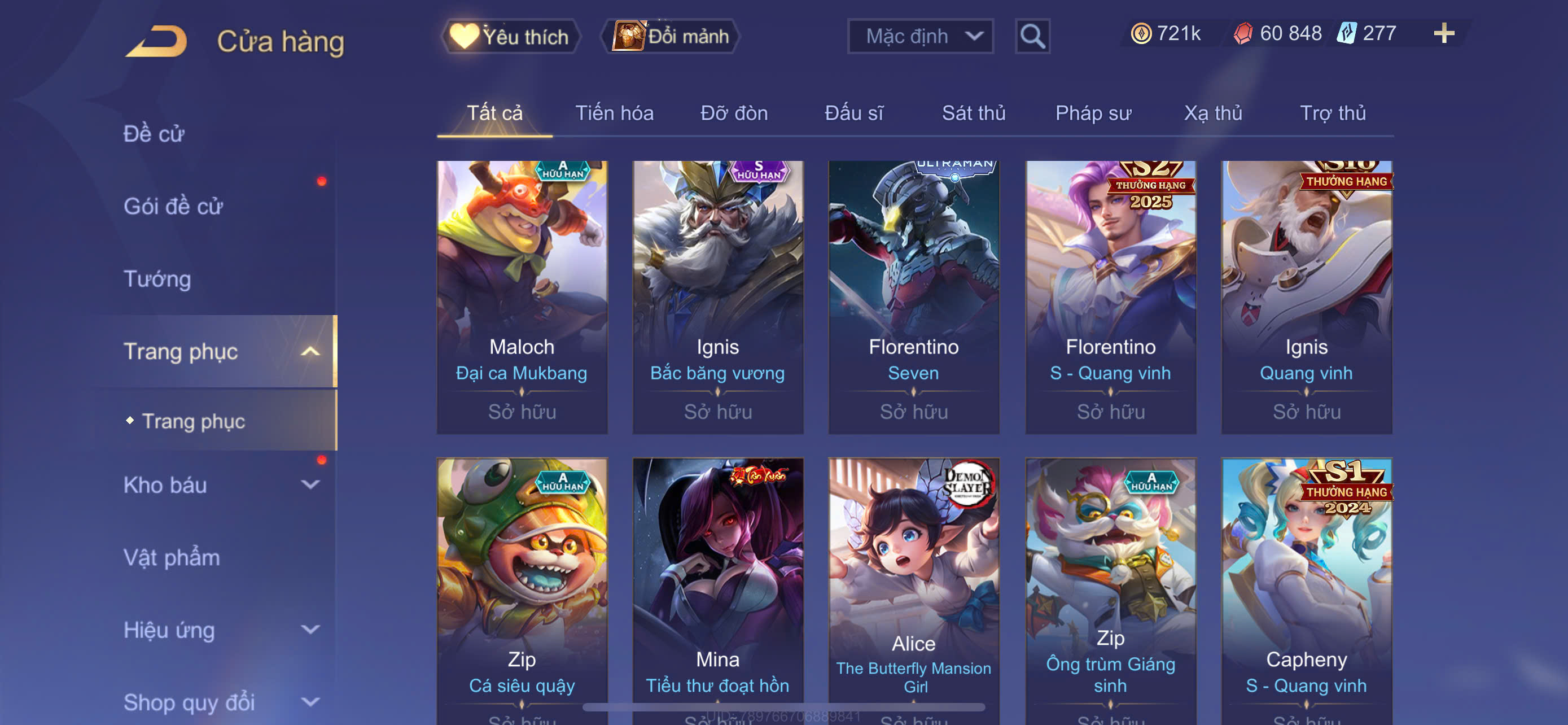Screen dimensions: 1568x725
Task: Open the Đổi mảnh exchange
Action: pos(670,37)
